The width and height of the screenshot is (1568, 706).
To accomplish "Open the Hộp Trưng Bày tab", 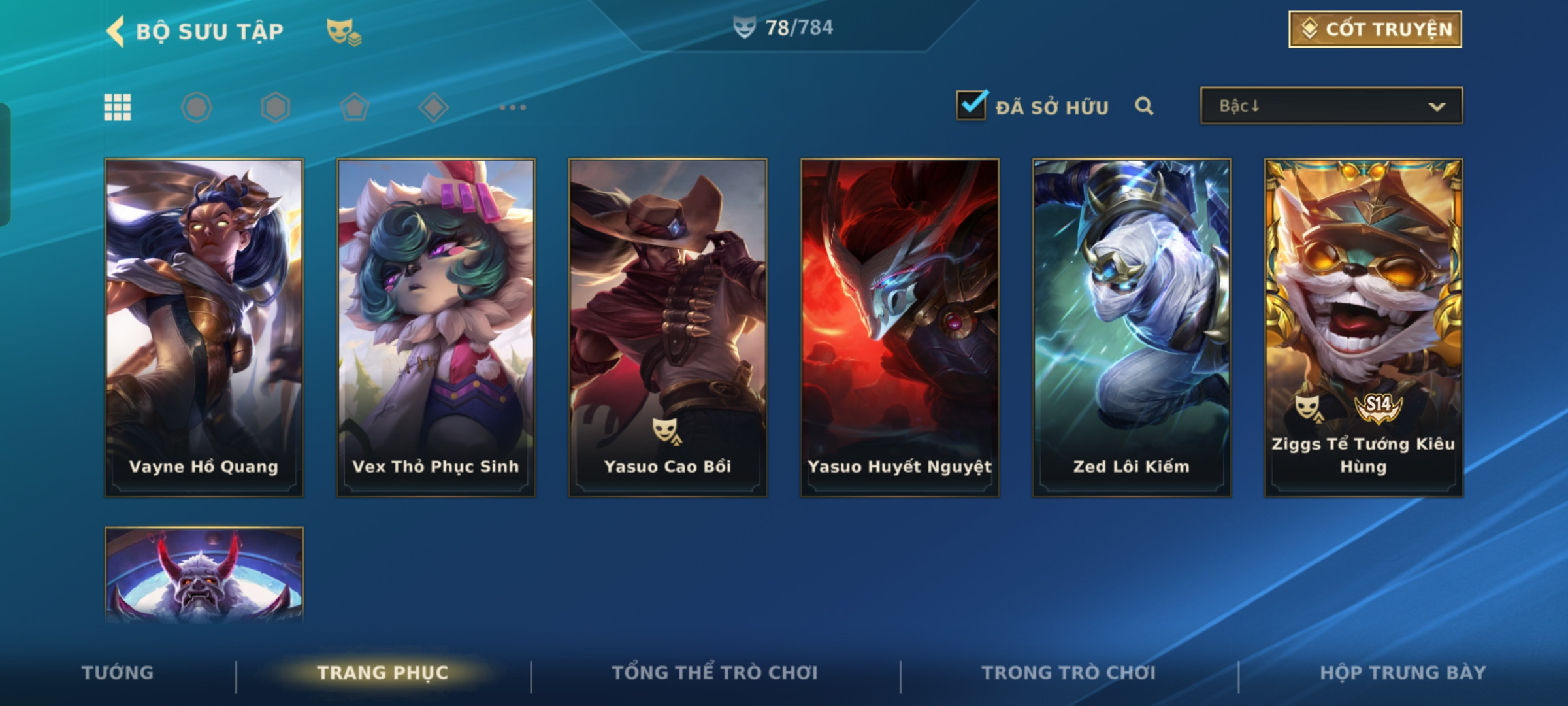I will point(1403,673).
